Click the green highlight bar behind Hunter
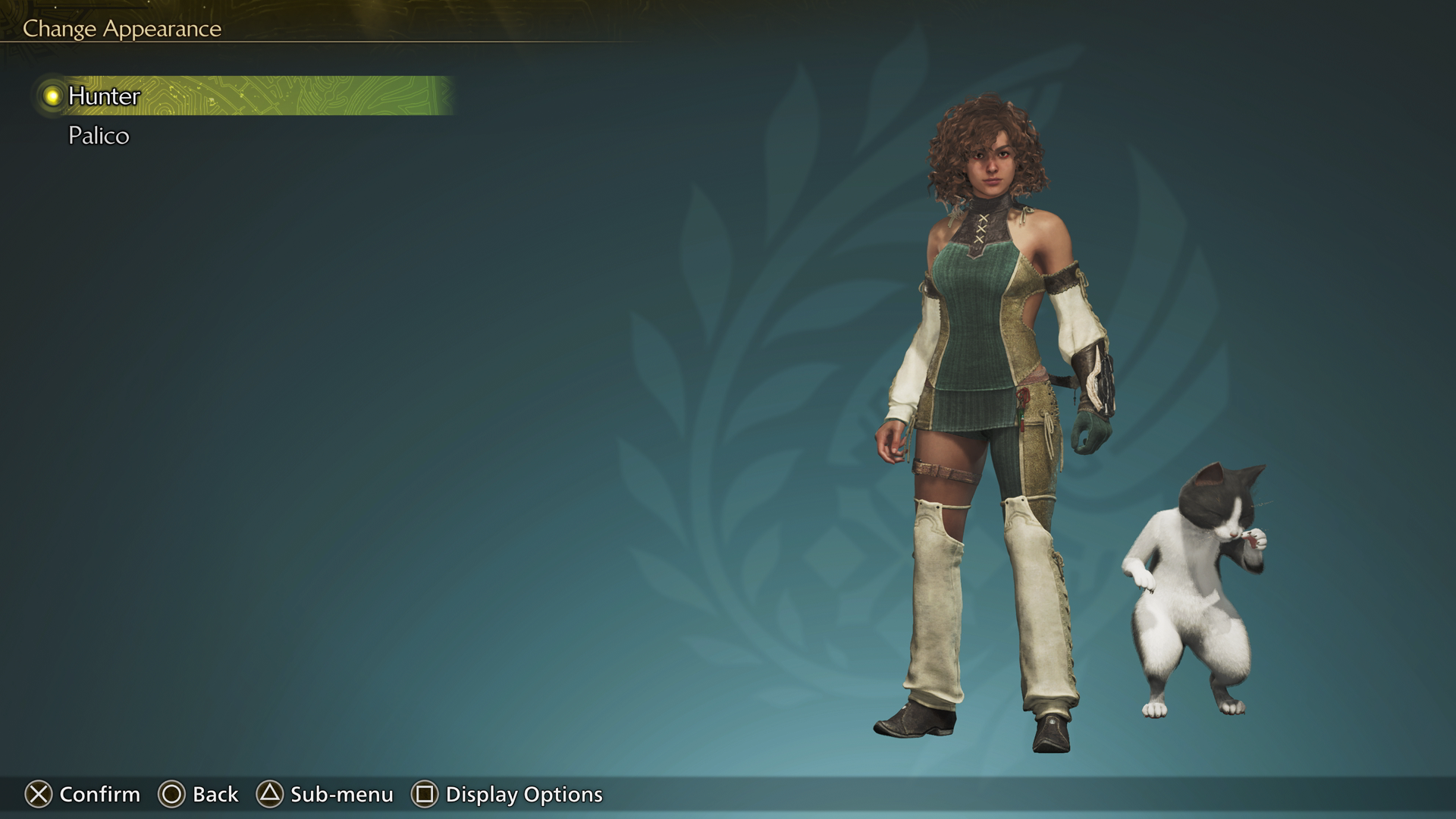 (303, 97)
